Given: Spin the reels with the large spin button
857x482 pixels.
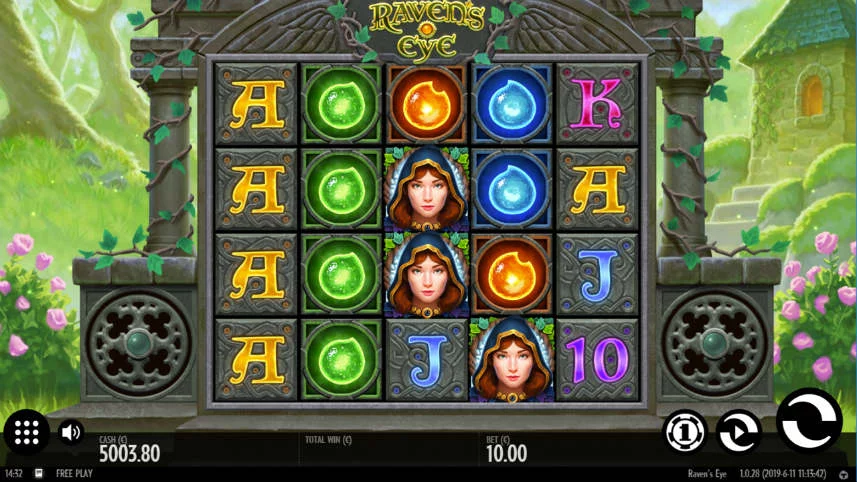Looking at the screenshot, I should (x=808, y=421).
